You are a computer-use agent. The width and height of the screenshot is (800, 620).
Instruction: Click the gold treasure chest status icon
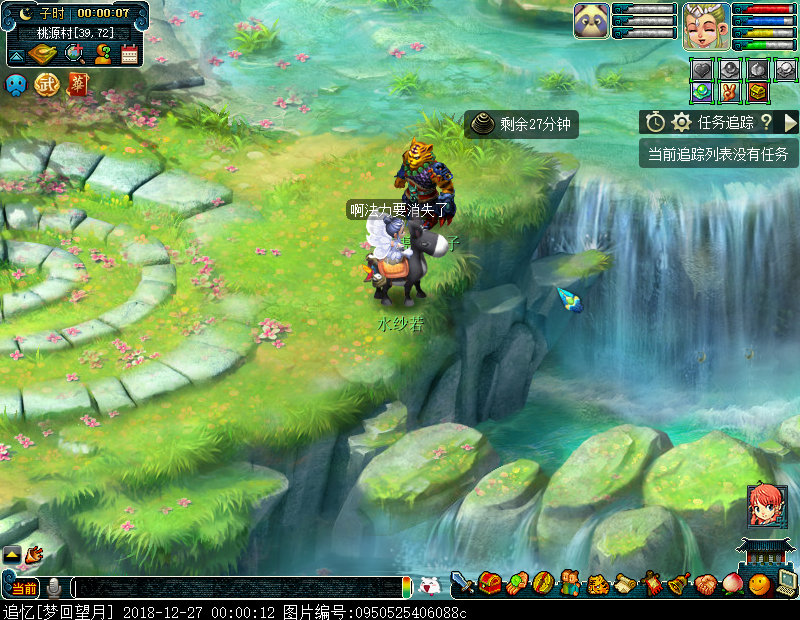(759, 92)
